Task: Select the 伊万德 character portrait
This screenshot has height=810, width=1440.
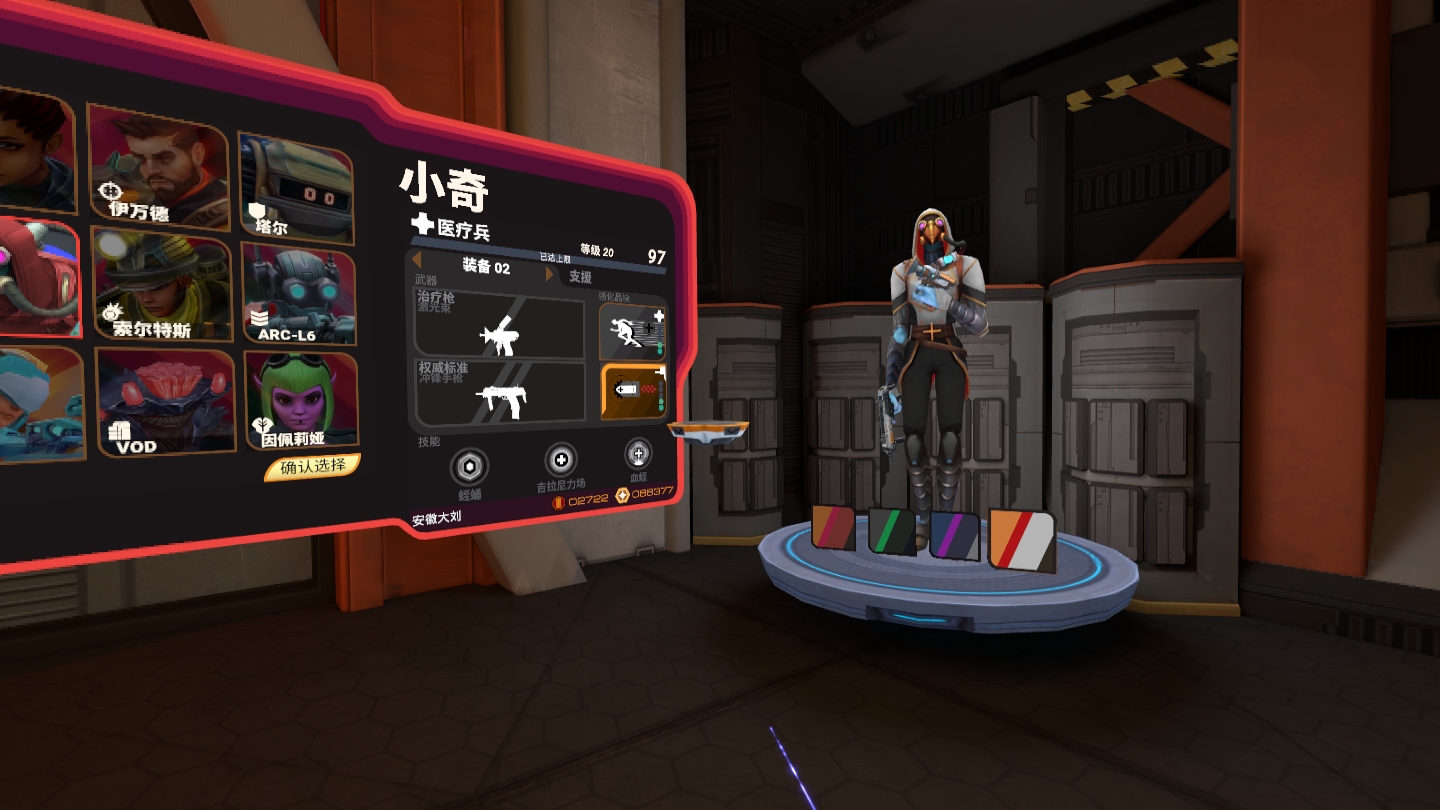Action: (158, 165)
